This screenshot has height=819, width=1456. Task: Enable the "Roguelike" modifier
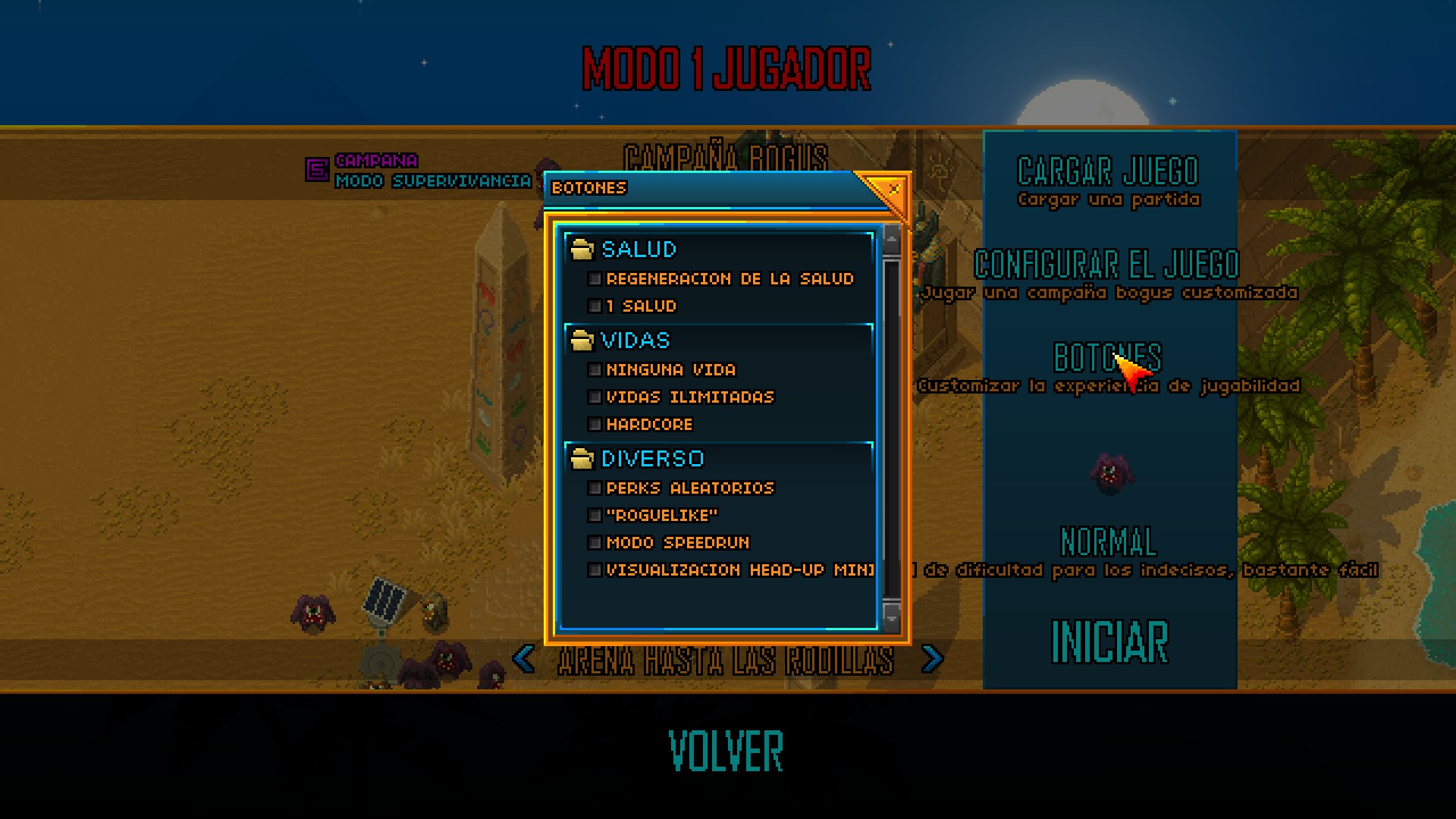[x=595, y=516]
